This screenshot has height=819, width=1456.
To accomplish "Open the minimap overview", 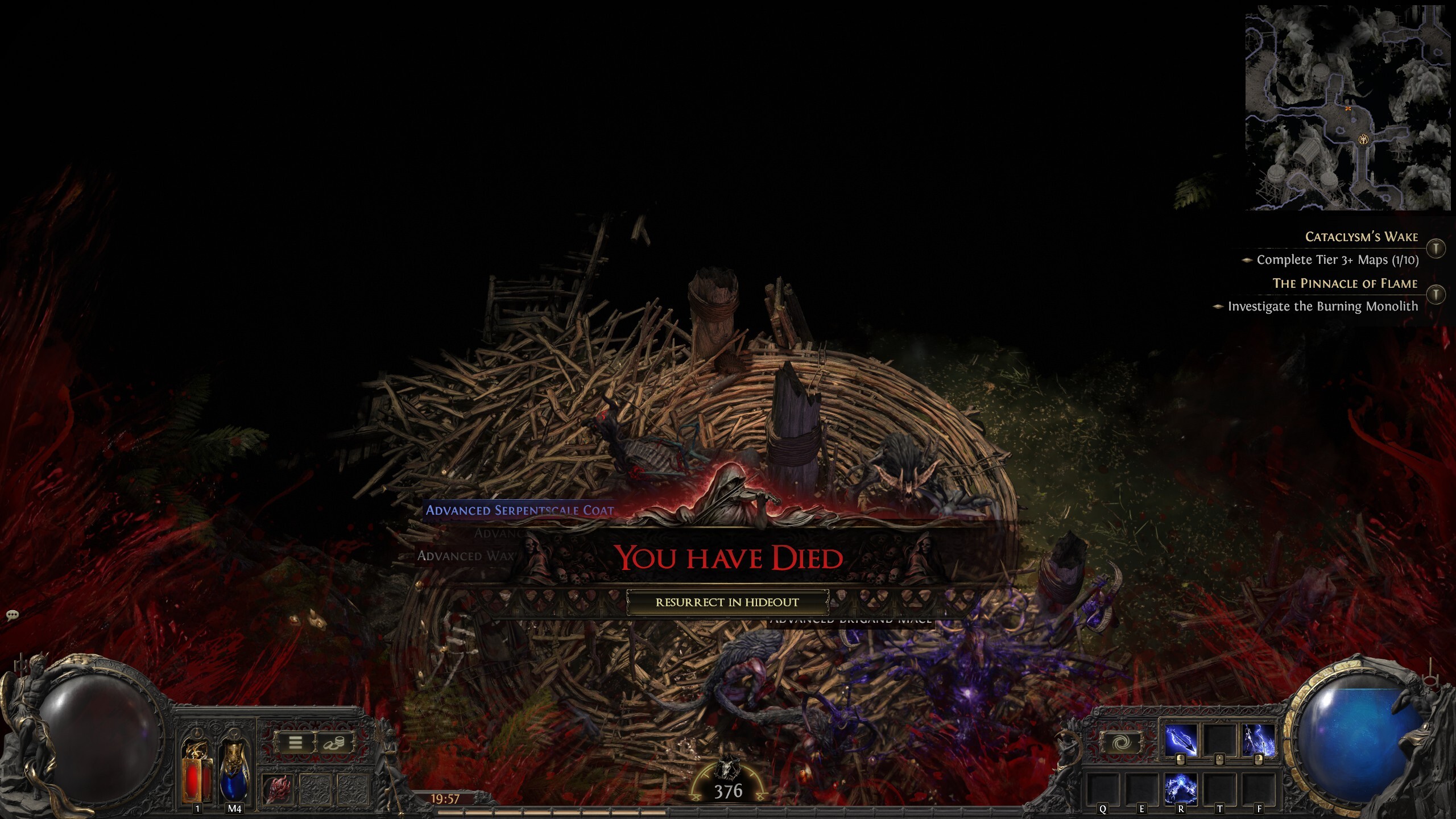I will click(x=1347, y=108).
